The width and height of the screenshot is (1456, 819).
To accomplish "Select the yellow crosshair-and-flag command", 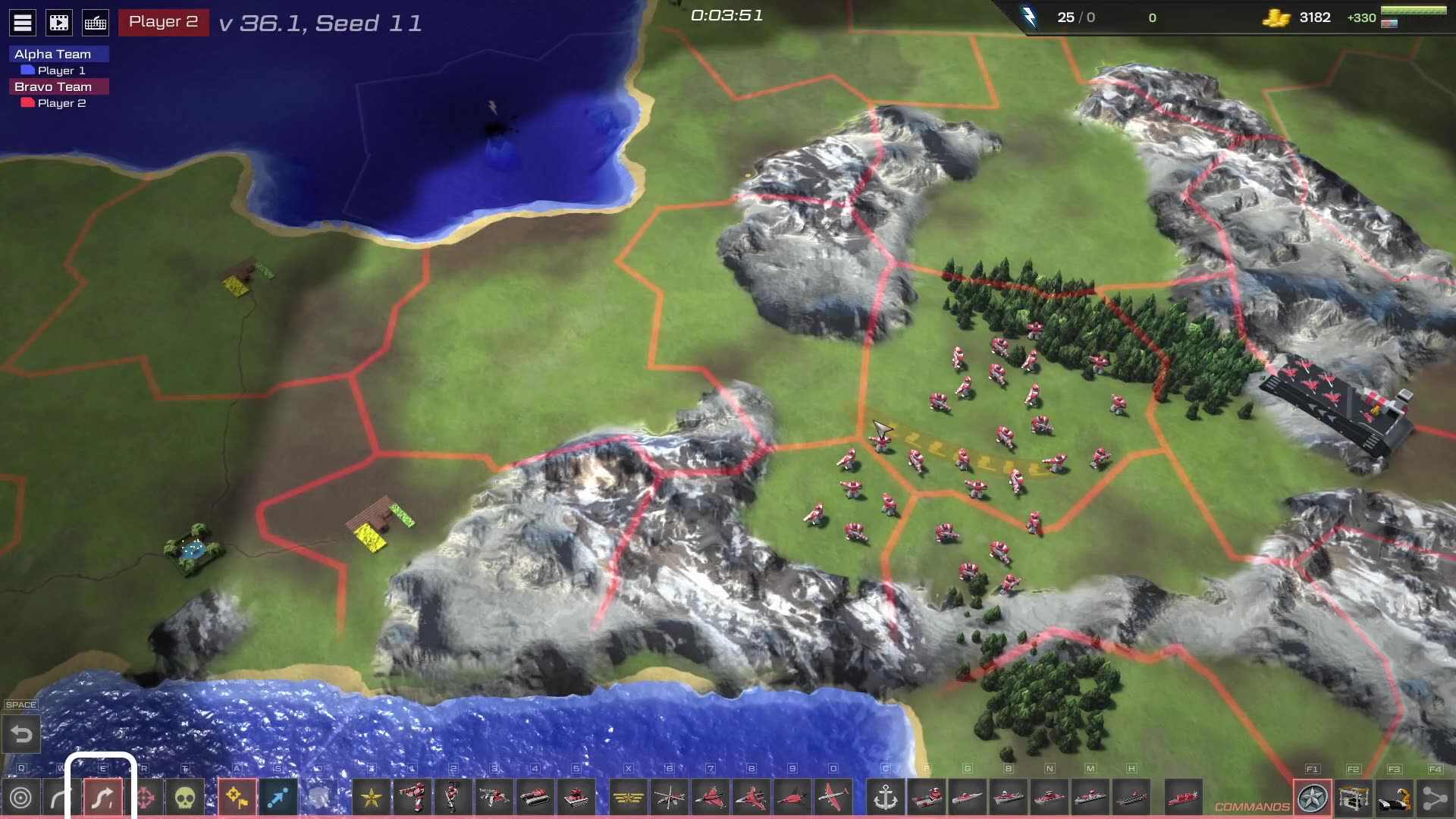I will point(237,798).
